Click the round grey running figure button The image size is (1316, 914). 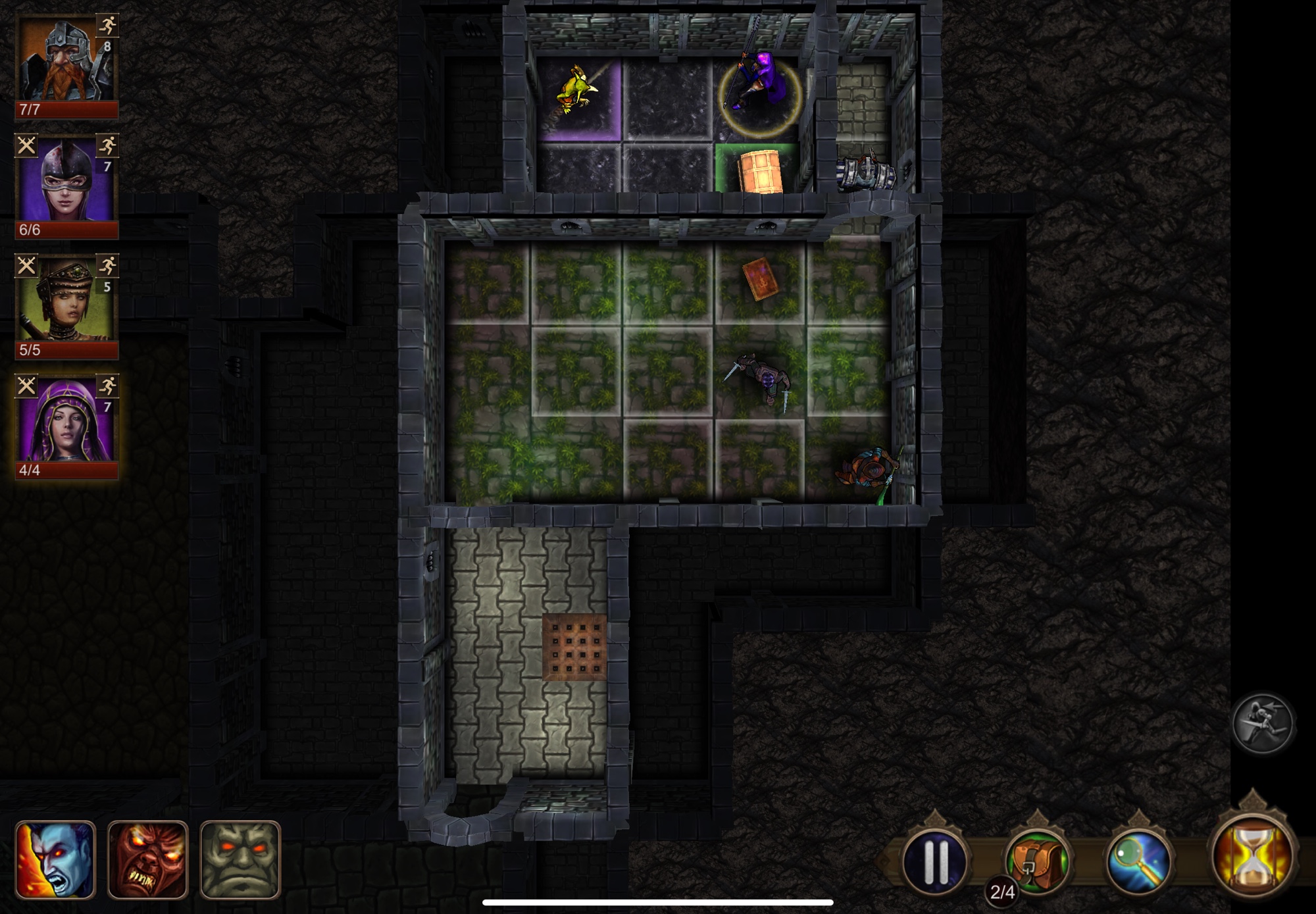pos(1261,723)
